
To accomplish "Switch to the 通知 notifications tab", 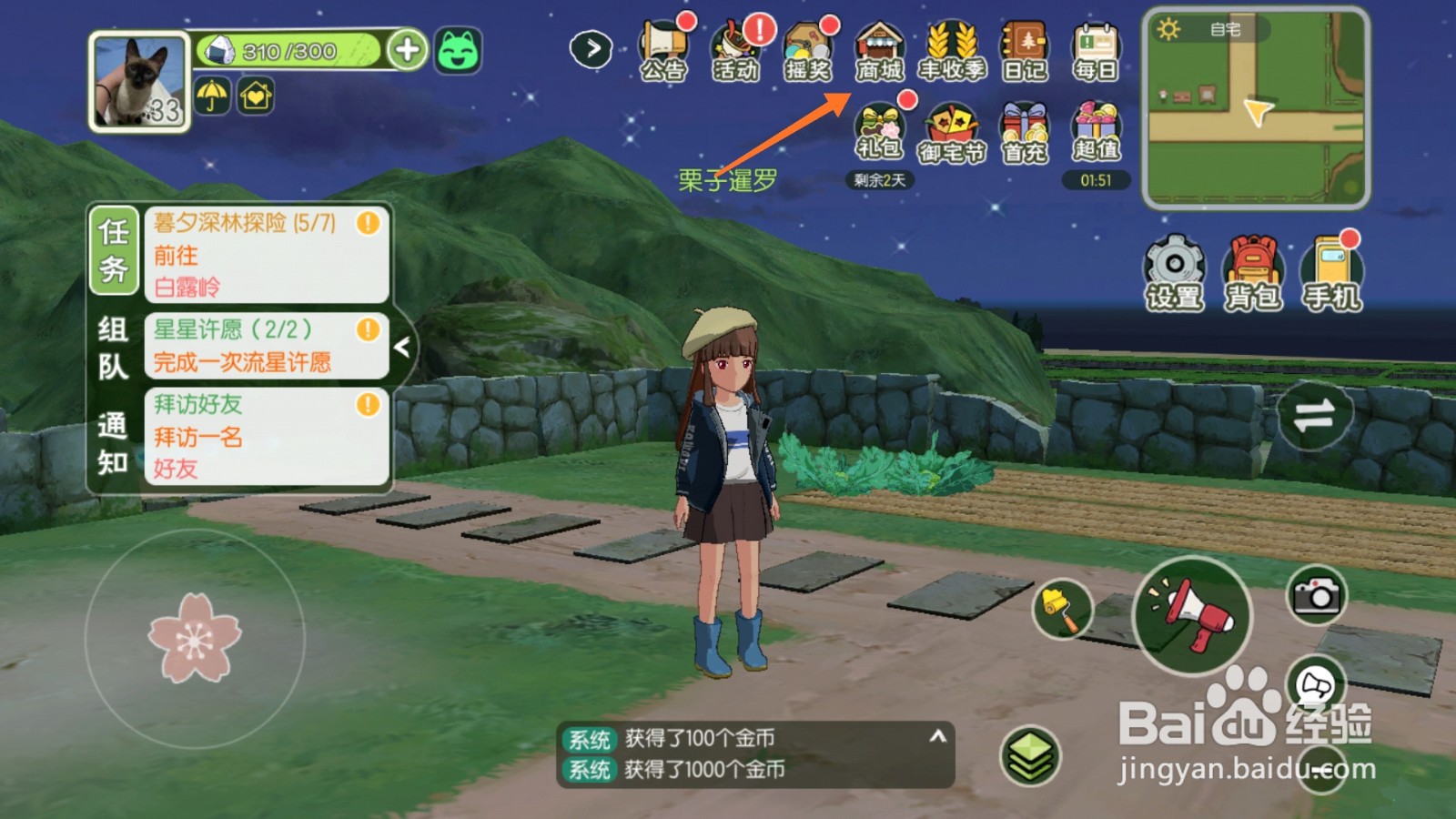I will 113,444.
